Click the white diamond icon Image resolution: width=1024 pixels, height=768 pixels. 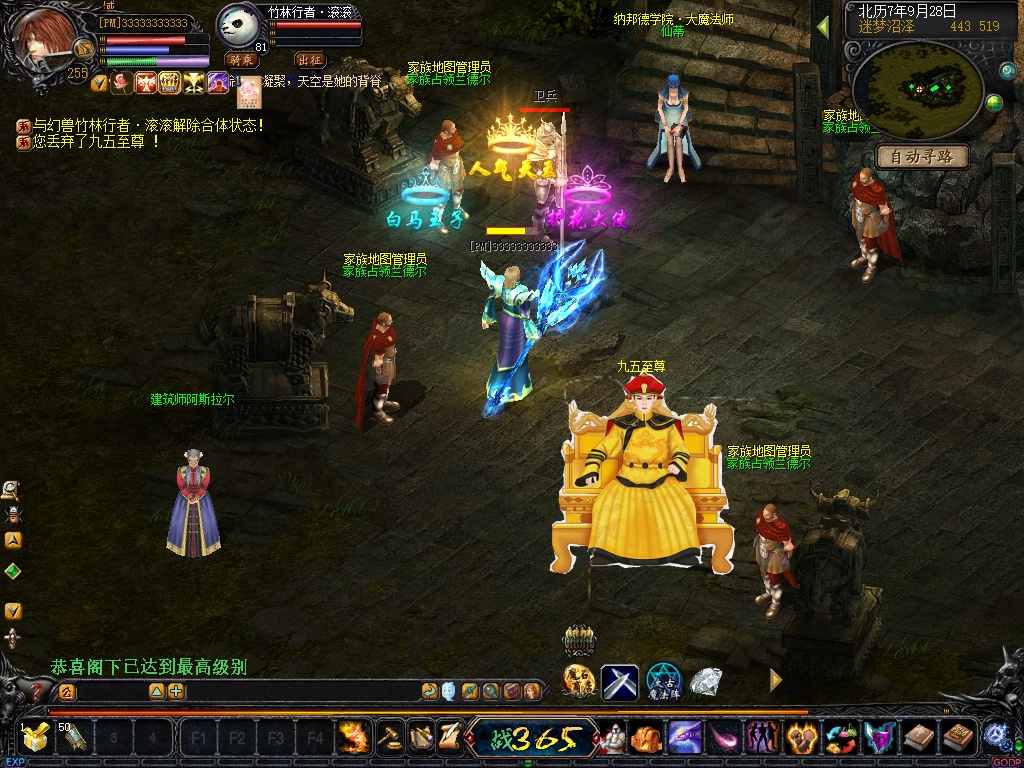click(x=706, y=682)
